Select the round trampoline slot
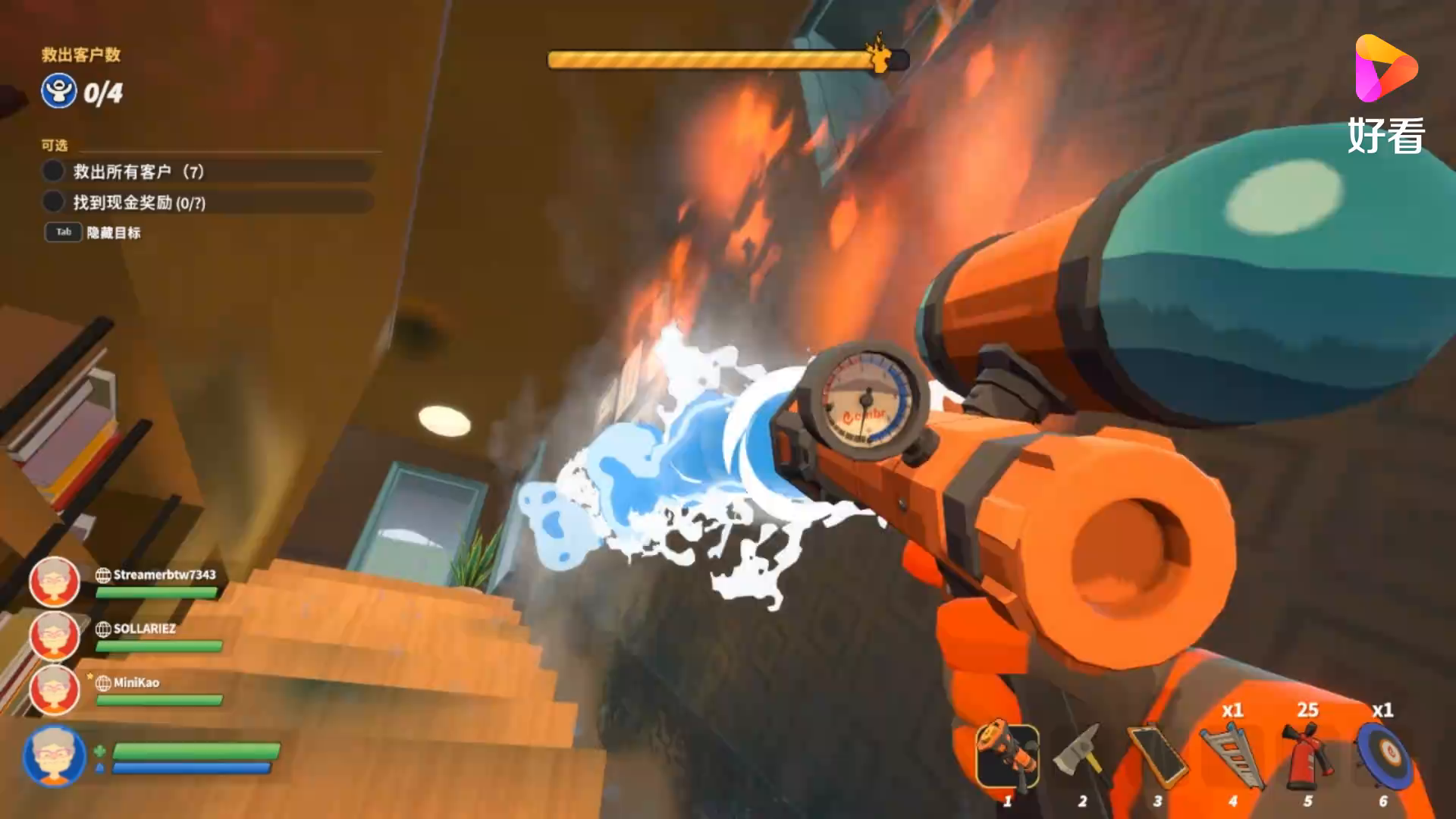 pos(1382,757)
